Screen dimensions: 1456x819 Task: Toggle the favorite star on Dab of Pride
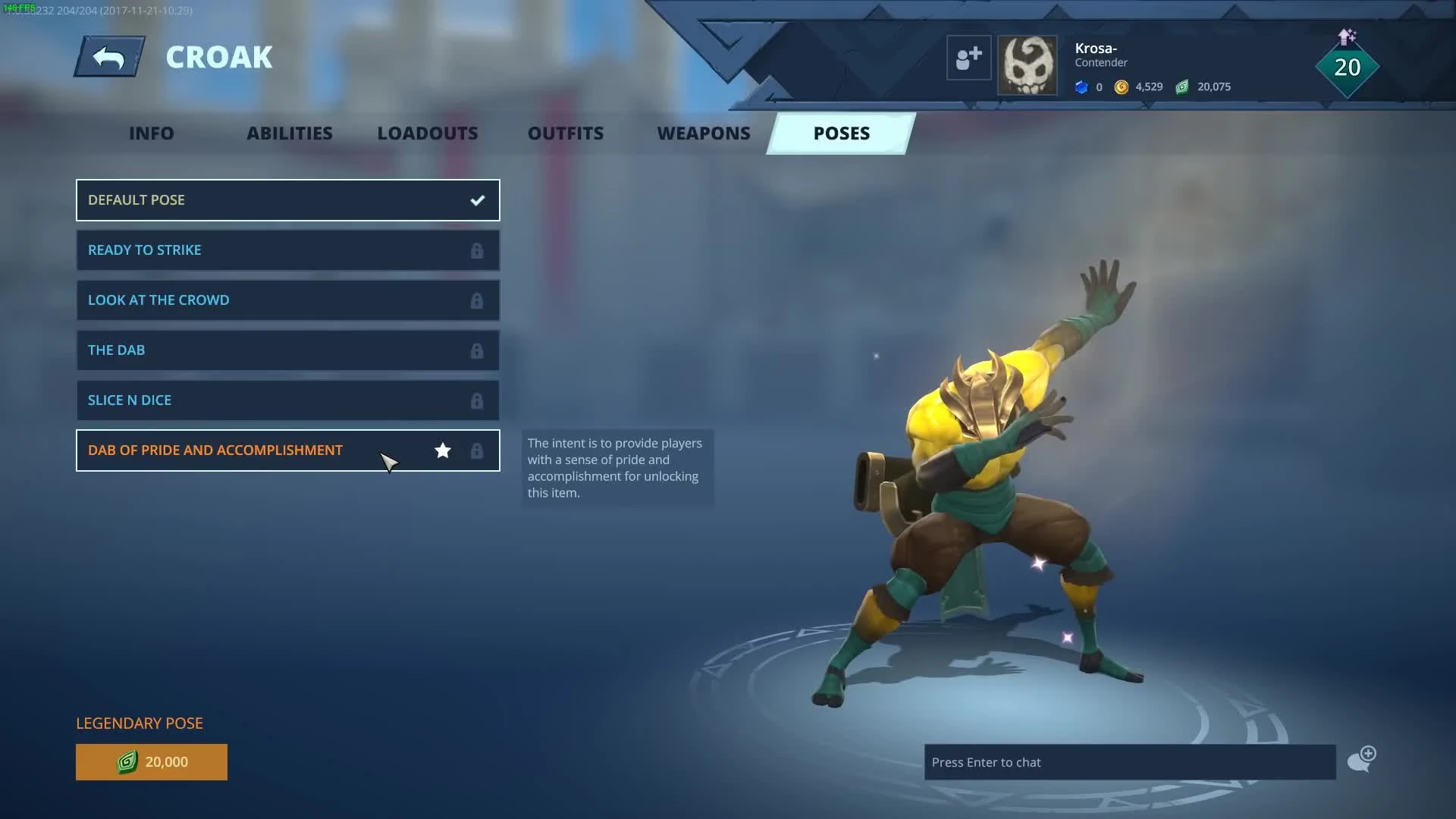442,450
